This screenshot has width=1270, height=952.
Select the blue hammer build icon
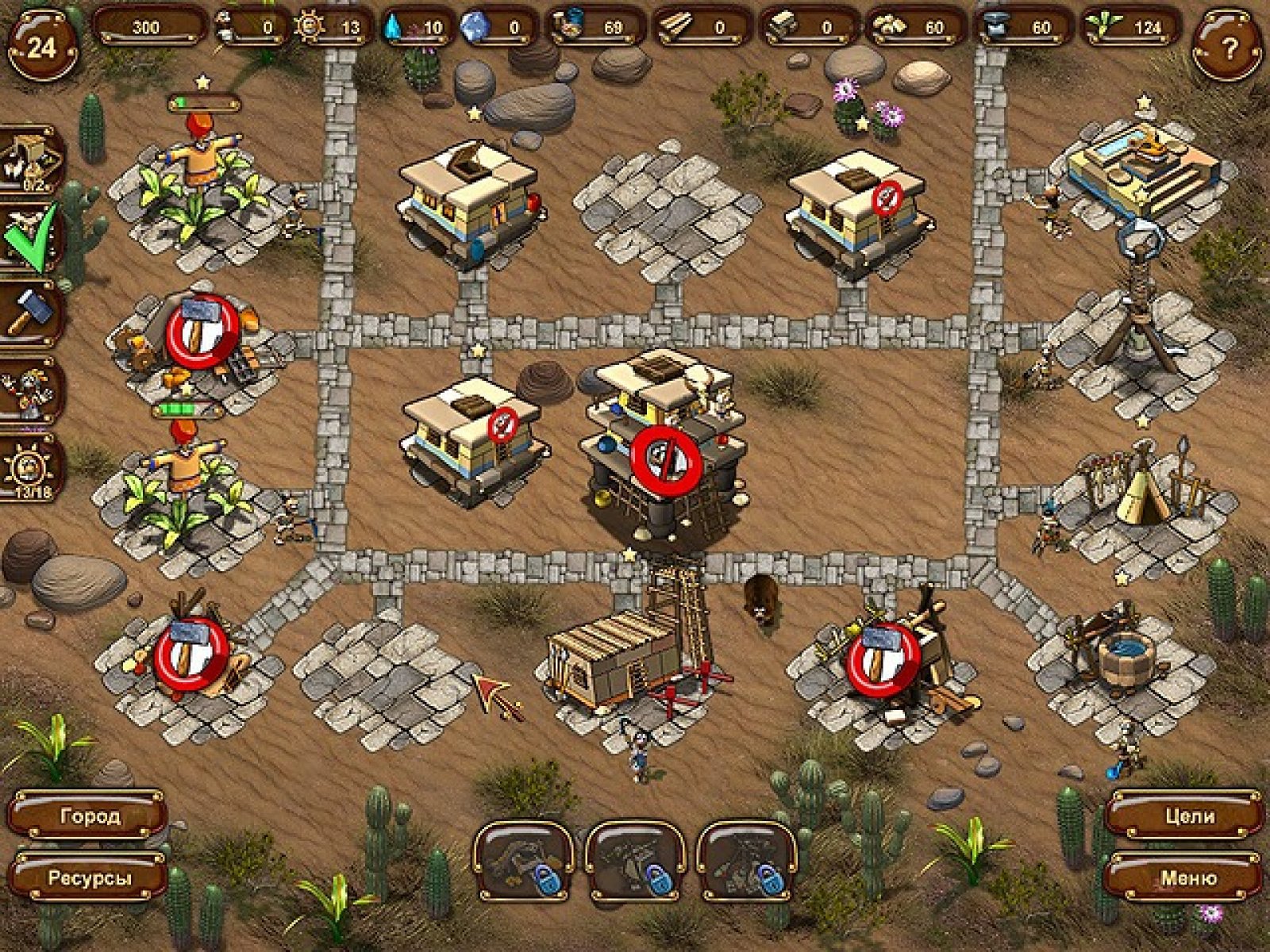(30, 312)
